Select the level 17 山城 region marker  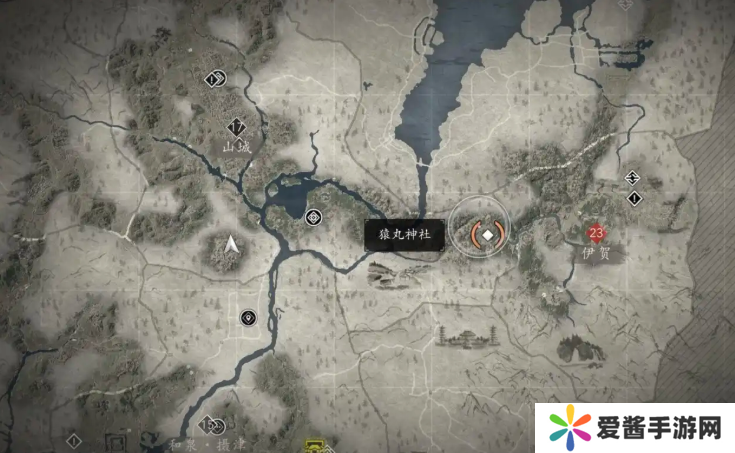pyautogui.click(x=237, y=127)
